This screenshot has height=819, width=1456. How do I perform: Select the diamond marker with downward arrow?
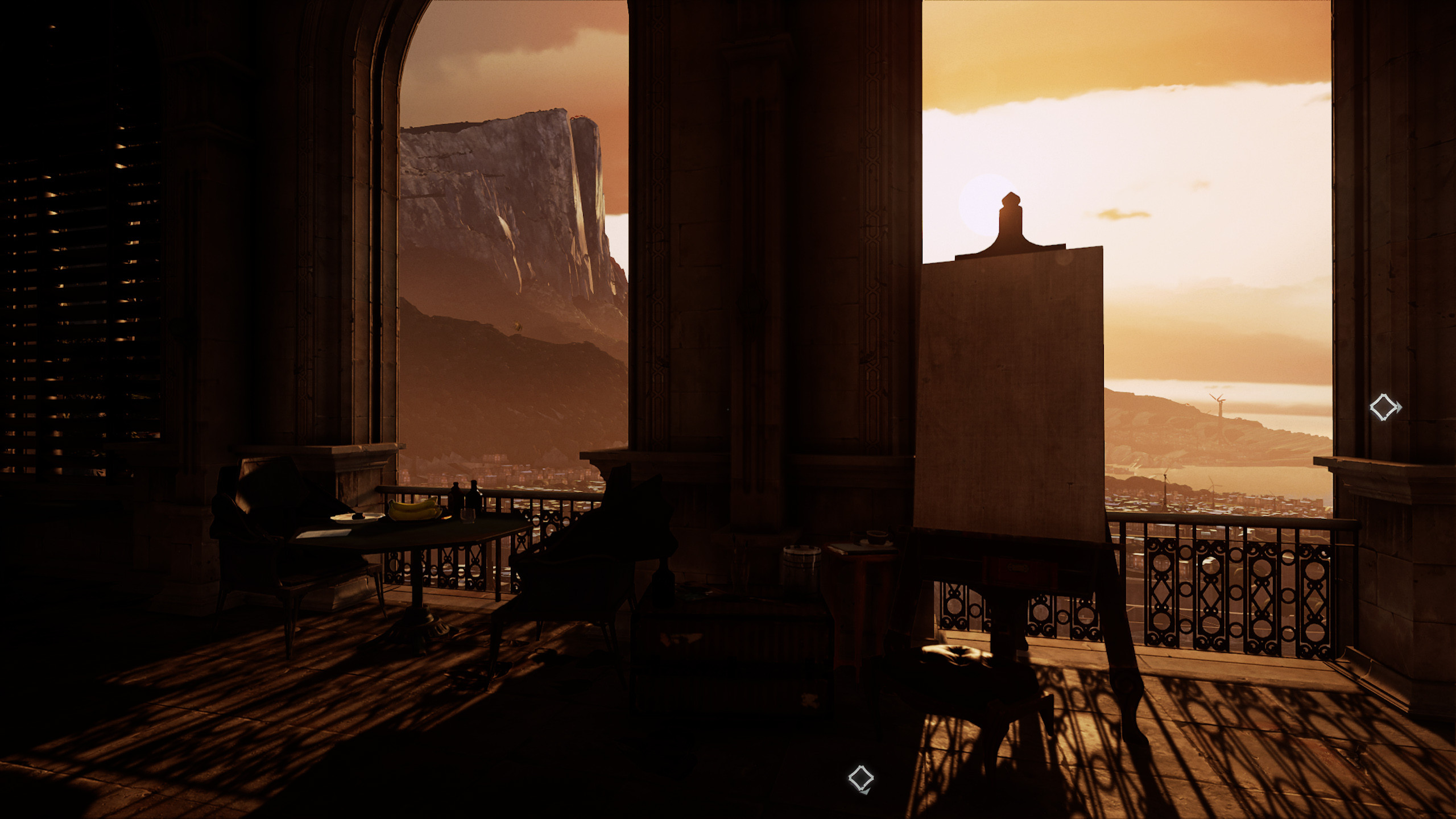coord(861,778)
